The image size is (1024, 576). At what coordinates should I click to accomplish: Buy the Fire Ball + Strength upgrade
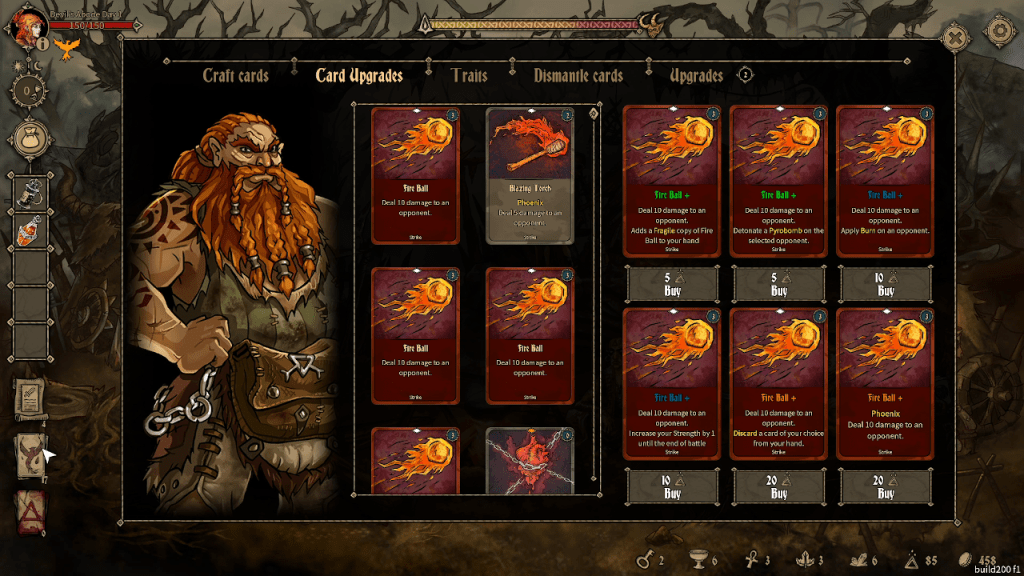(672, 488)
